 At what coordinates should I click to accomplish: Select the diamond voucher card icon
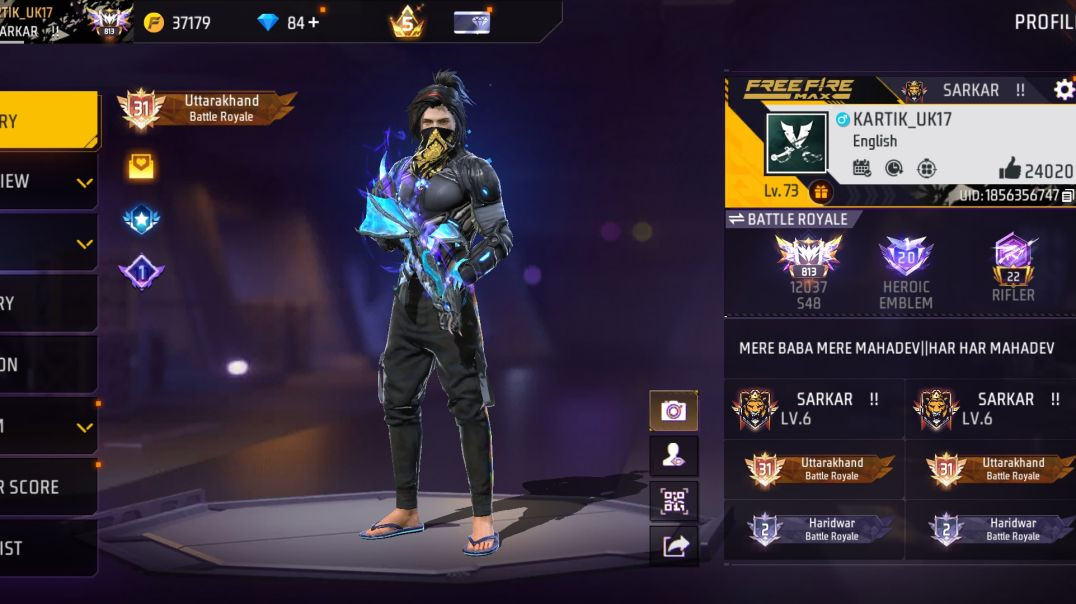click(472, 22)
